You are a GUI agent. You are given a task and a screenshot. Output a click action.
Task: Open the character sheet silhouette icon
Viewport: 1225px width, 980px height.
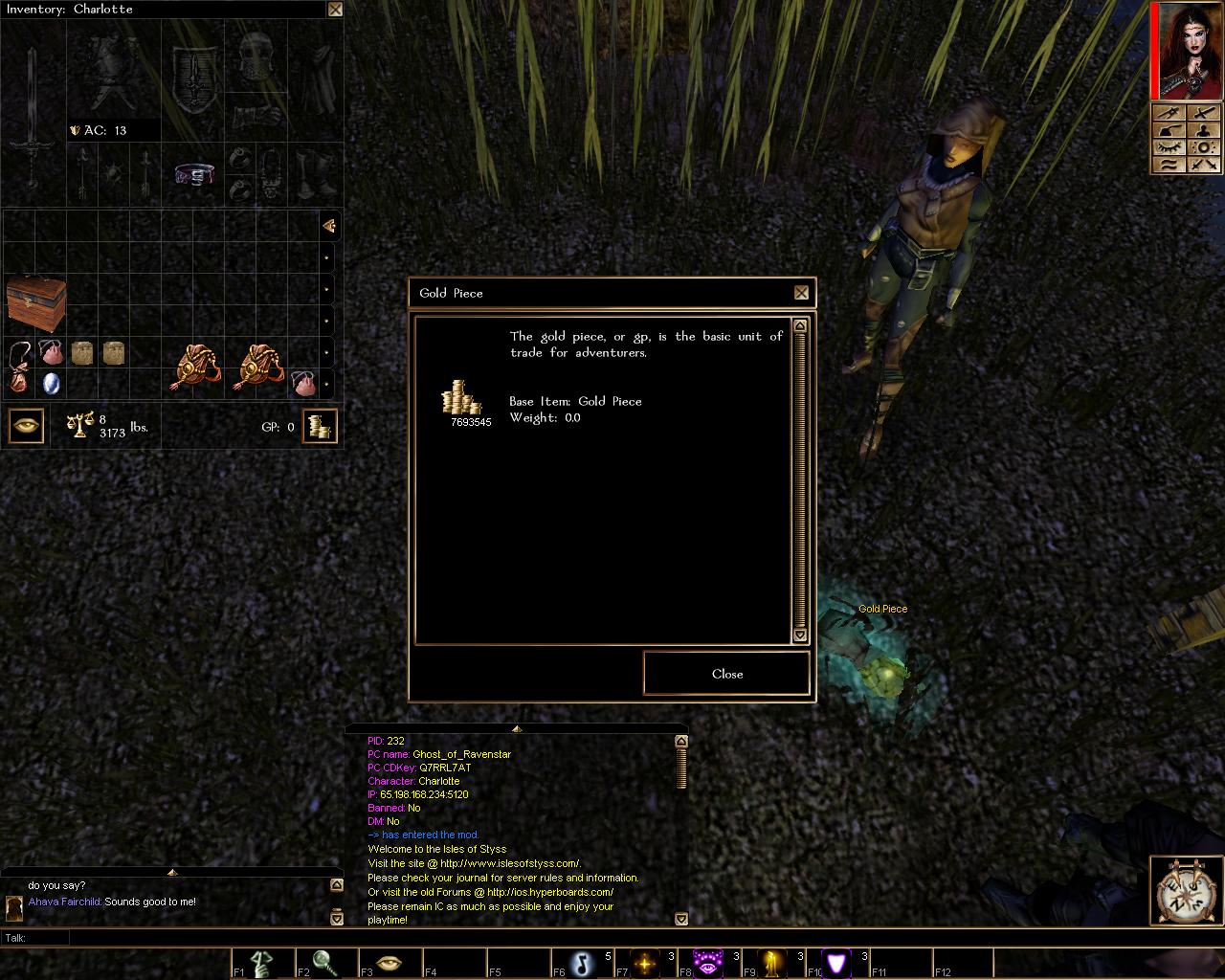click(1205, 130)
